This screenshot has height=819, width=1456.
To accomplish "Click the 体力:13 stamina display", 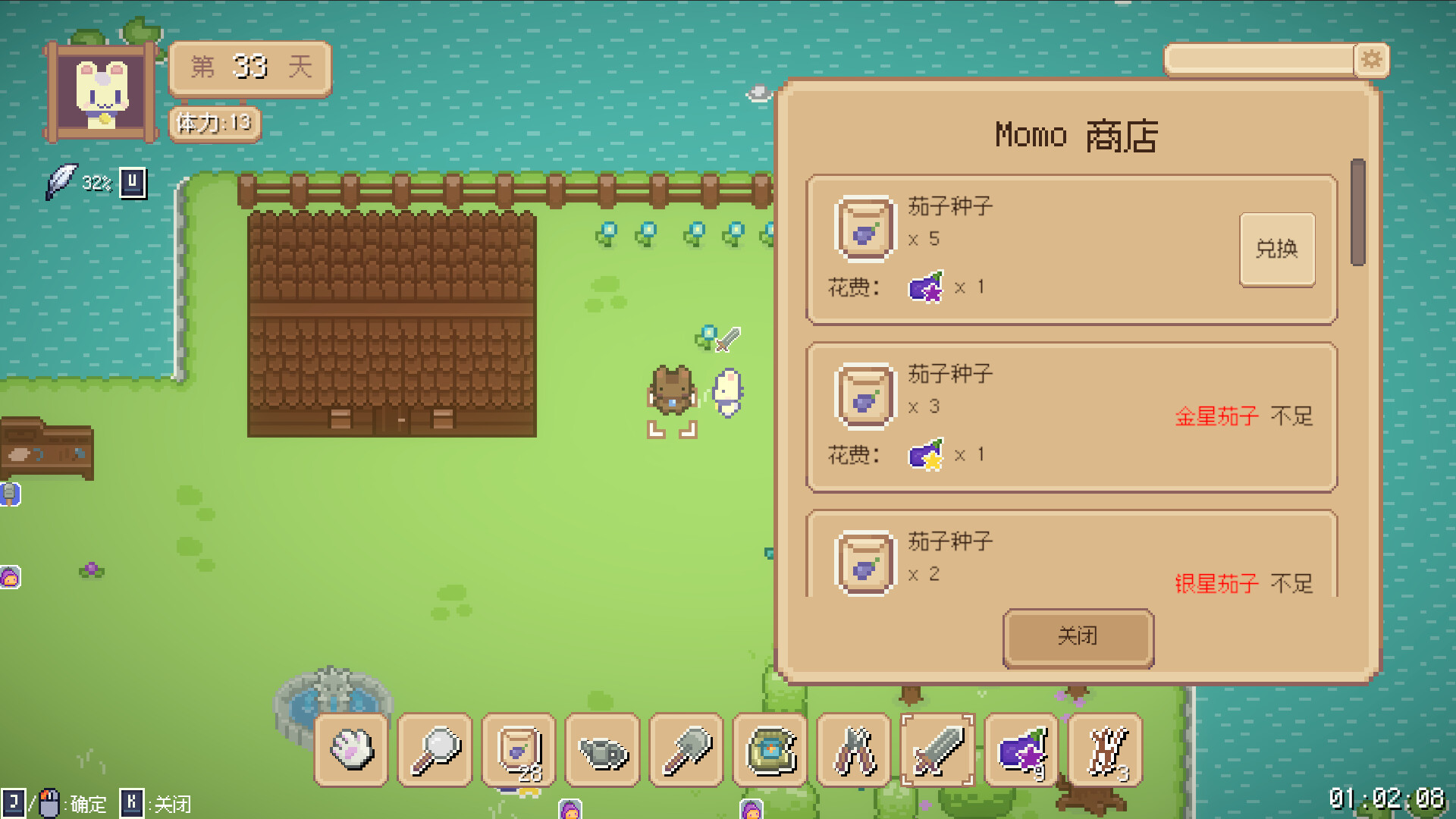I will [x=215, y=124].
